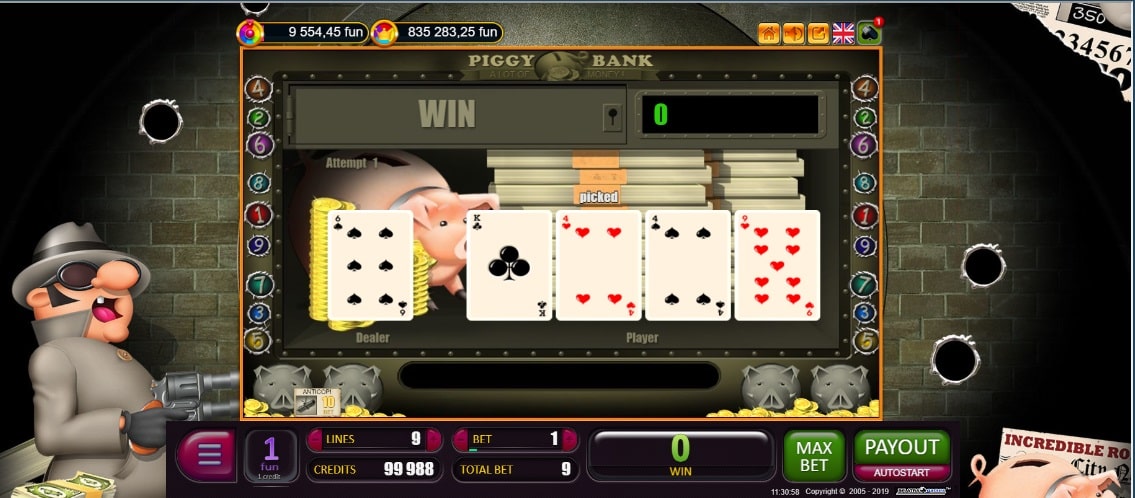Open the green spade notification icon
This screenshot has width=1135, height=498.
[869, 33]
